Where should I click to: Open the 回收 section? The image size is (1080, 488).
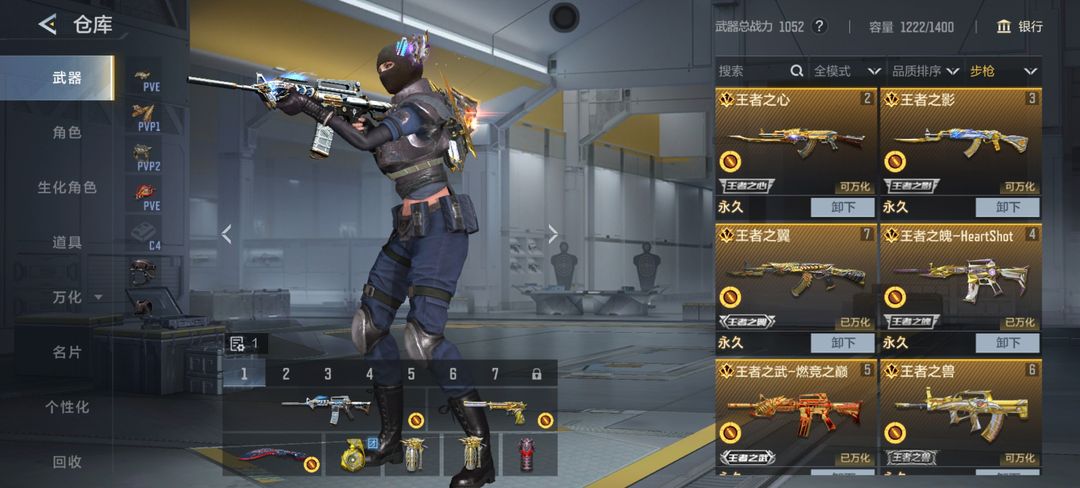[x=67, y=462]
